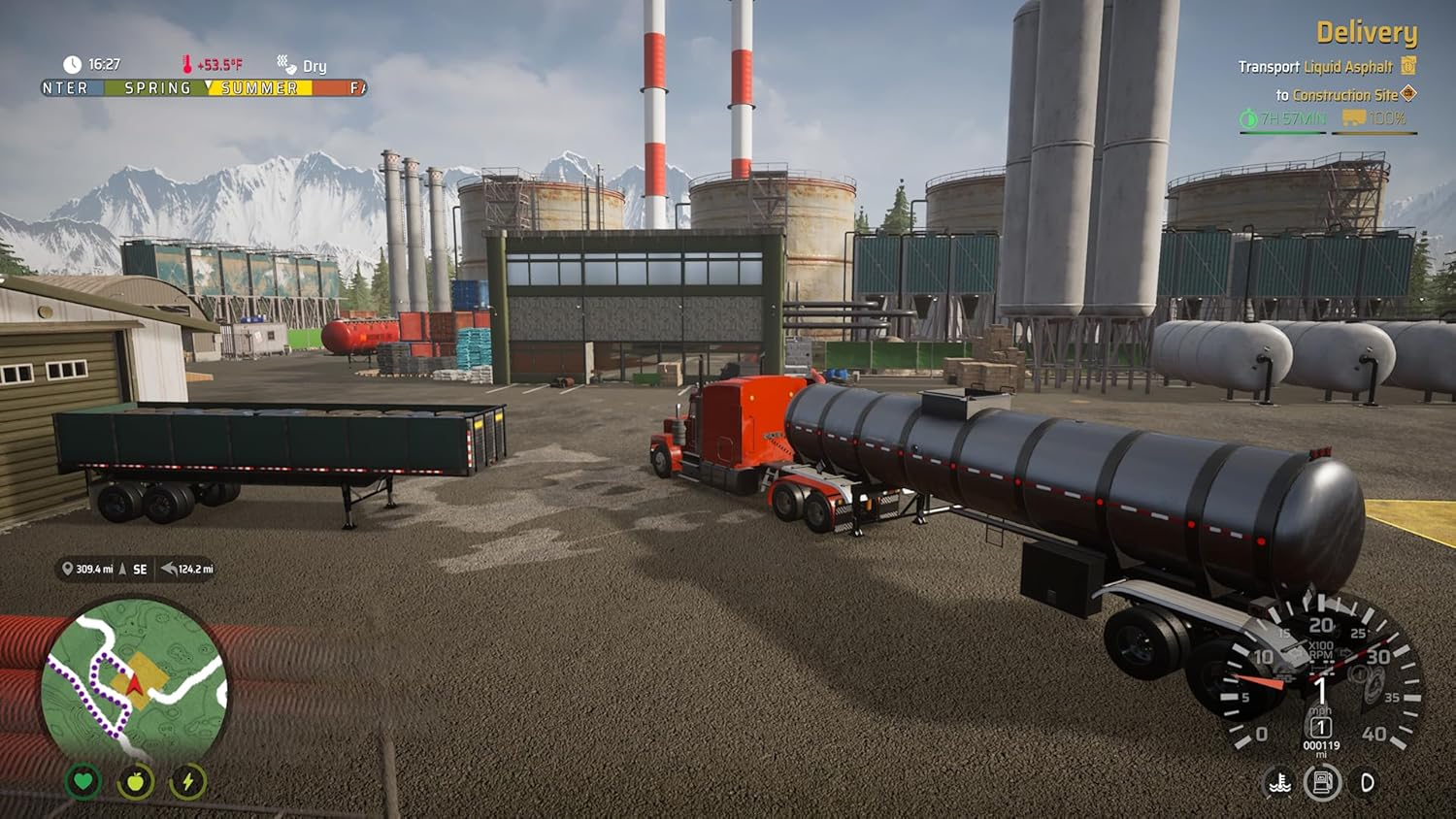Screen dimensions: 1456x819
Task: Select the clock icon showing 16:27
Action: pyautogui.click(x=72, y=64)
